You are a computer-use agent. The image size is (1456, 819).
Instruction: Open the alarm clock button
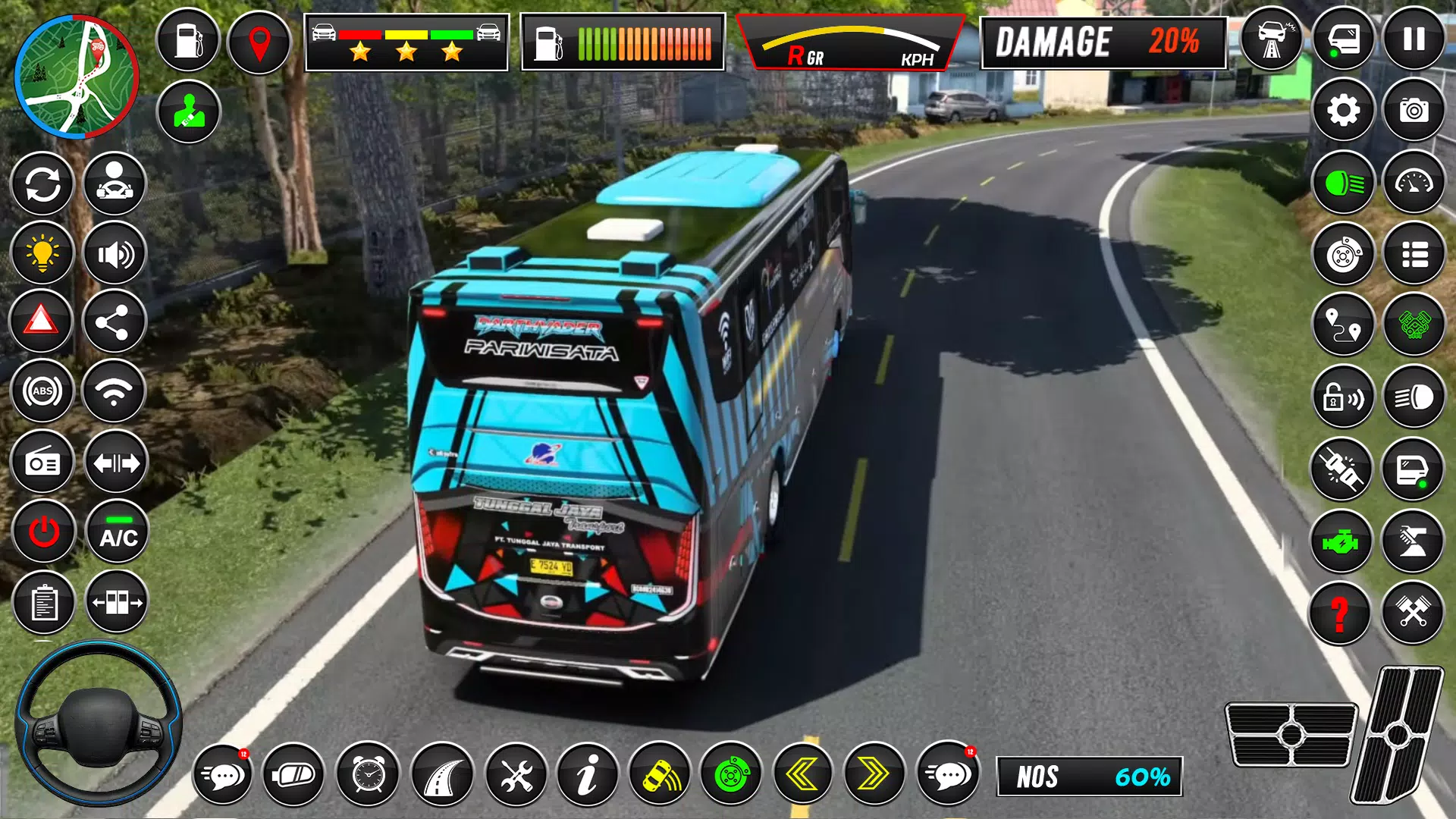click(369, 774)
